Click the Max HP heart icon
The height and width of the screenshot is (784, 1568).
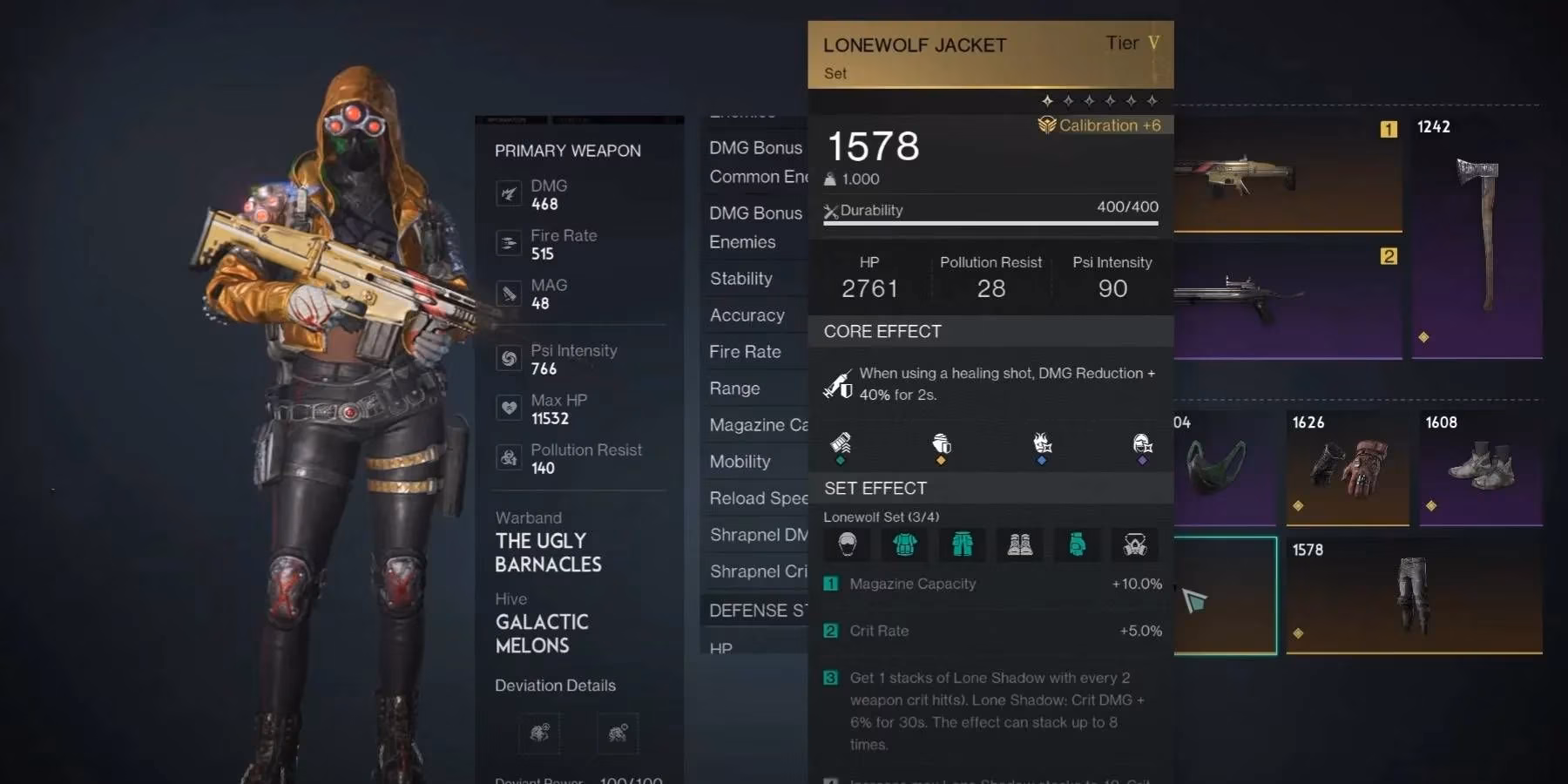click(x=509, y=408)
